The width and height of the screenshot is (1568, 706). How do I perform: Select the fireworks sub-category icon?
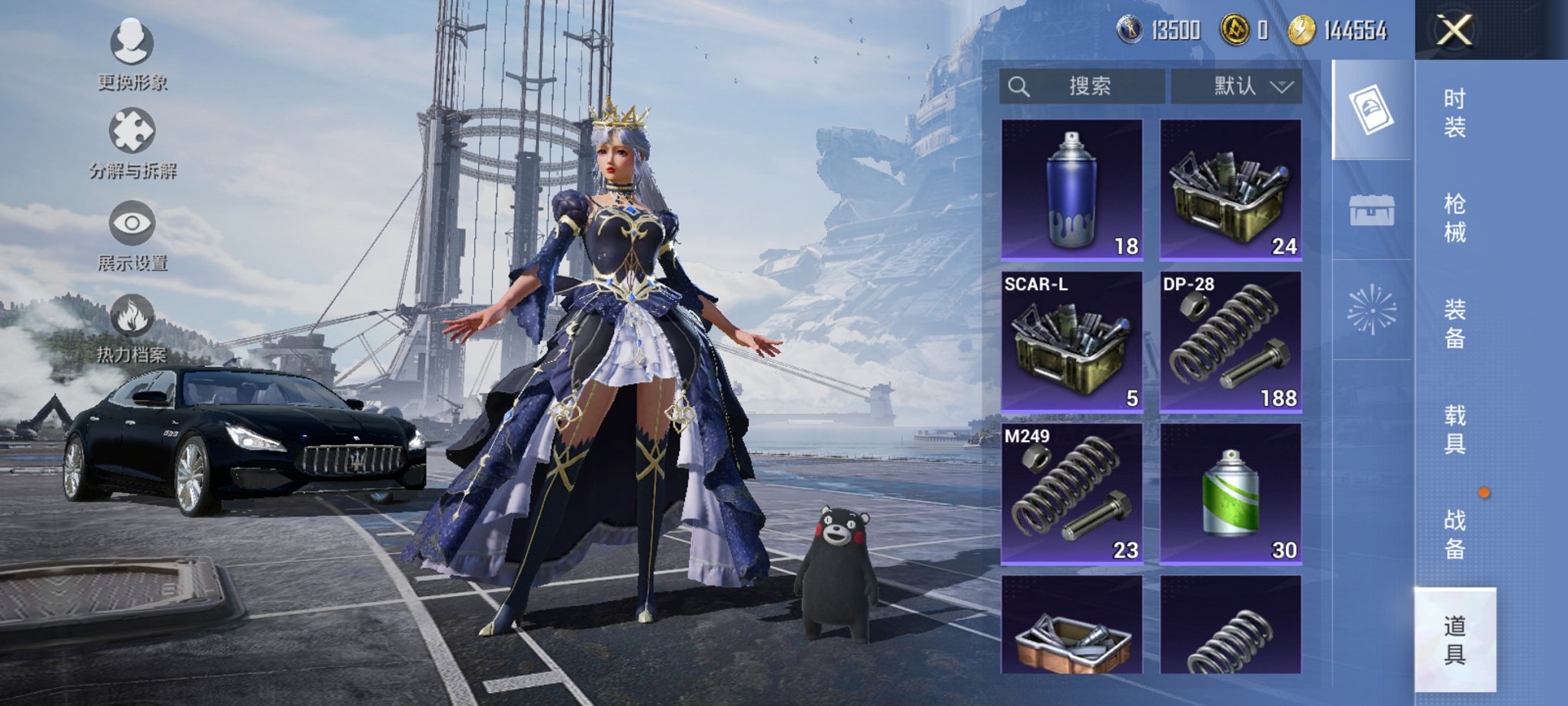point(1372,310)
